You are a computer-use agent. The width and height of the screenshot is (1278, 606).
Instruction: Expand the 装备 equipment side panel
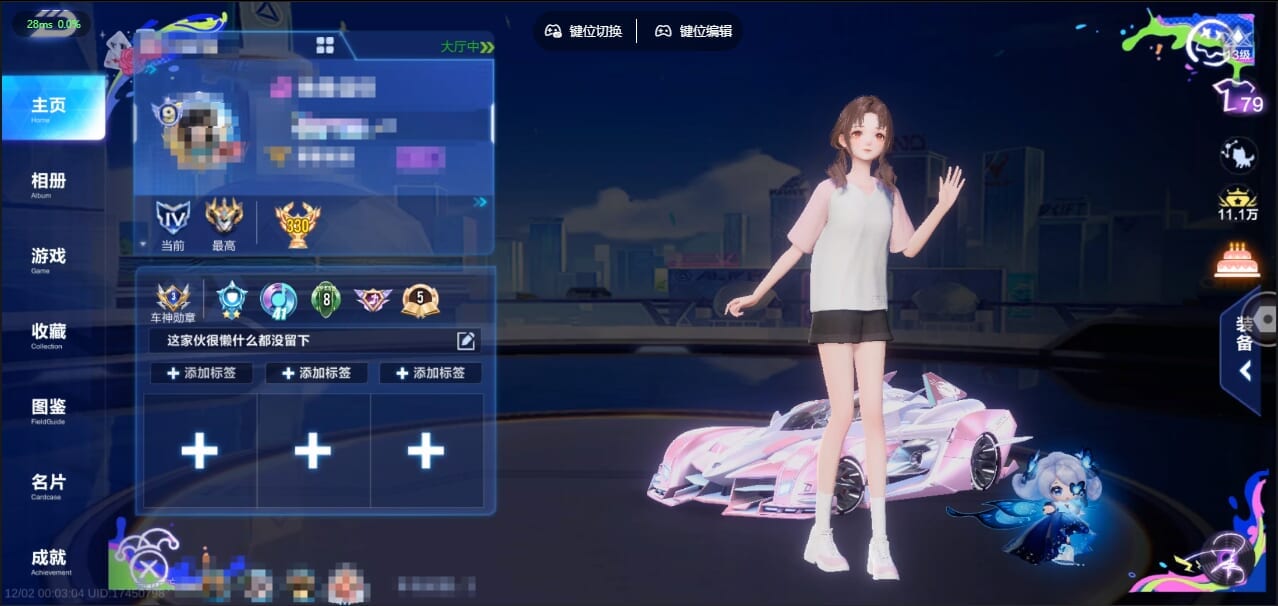click(x=1246, y=348)
